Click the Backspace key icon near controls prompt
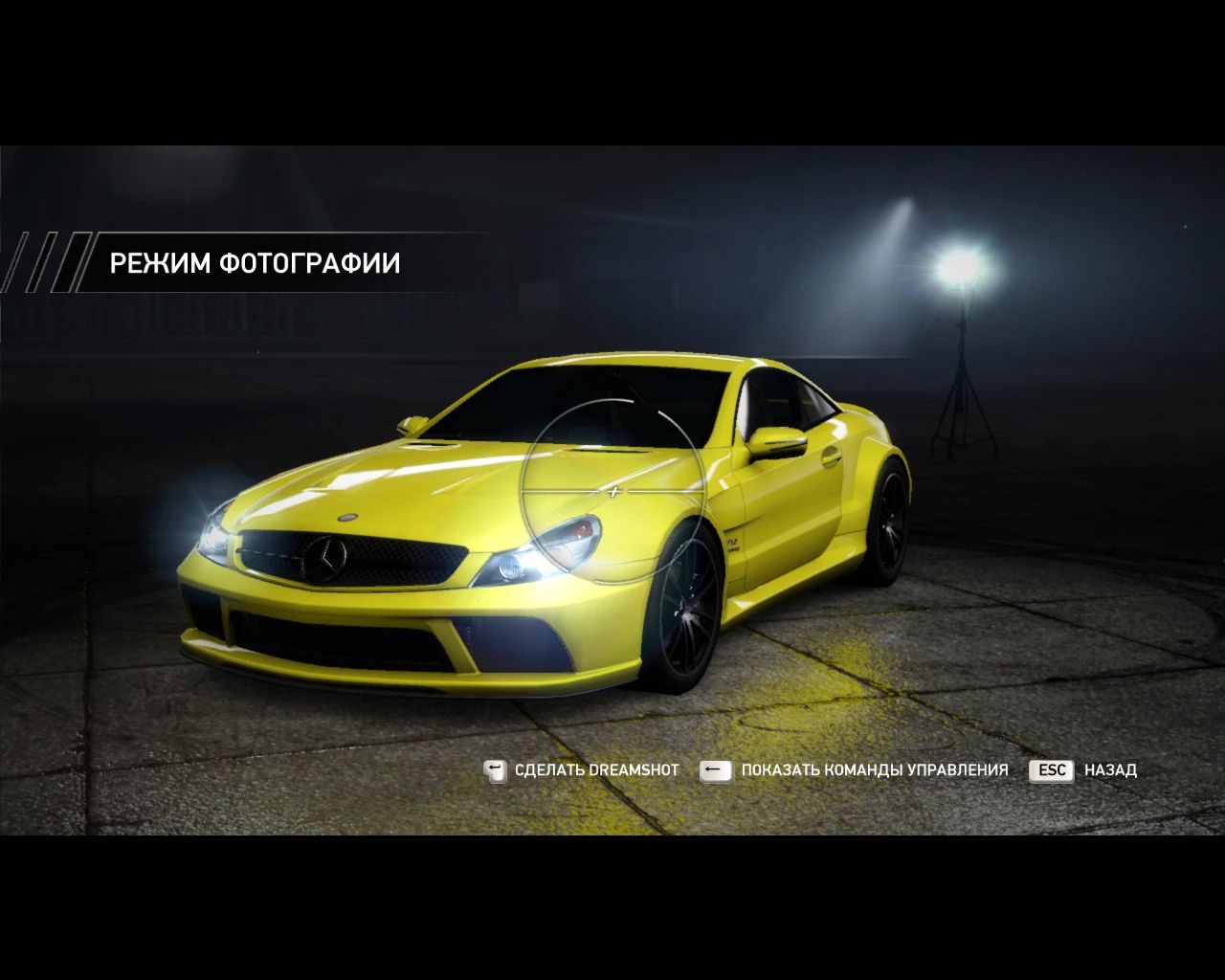1225x980 pixels. [x=716, y=769]
